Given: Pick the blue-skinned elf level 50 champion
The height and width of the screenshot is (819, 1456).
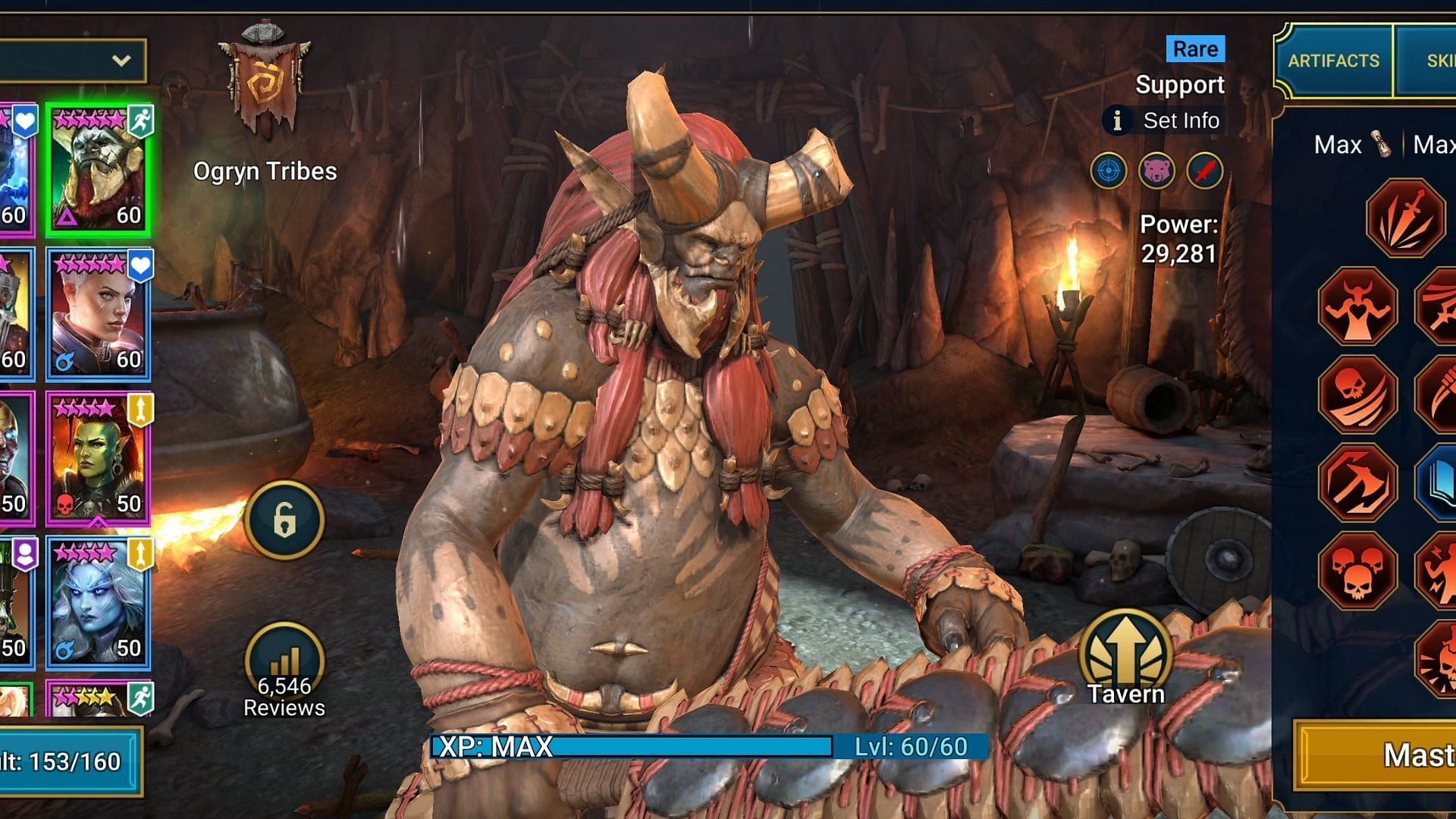Looking at the screenshot, I should tap(99, 602).
